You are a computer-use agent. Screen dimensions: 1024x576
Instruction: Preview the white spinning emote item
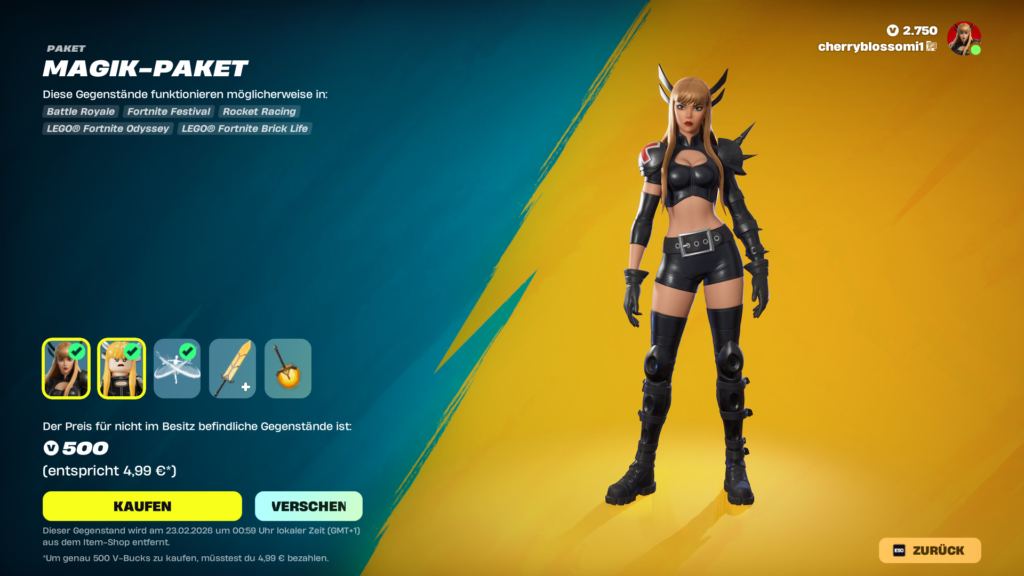177,368
